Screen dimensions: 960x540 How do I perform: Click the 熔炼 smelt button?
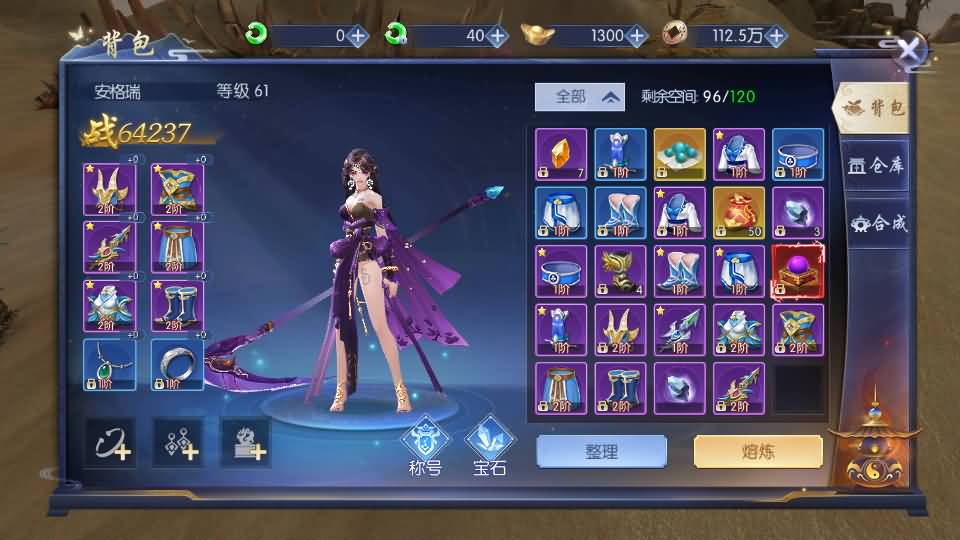(758, 452)
